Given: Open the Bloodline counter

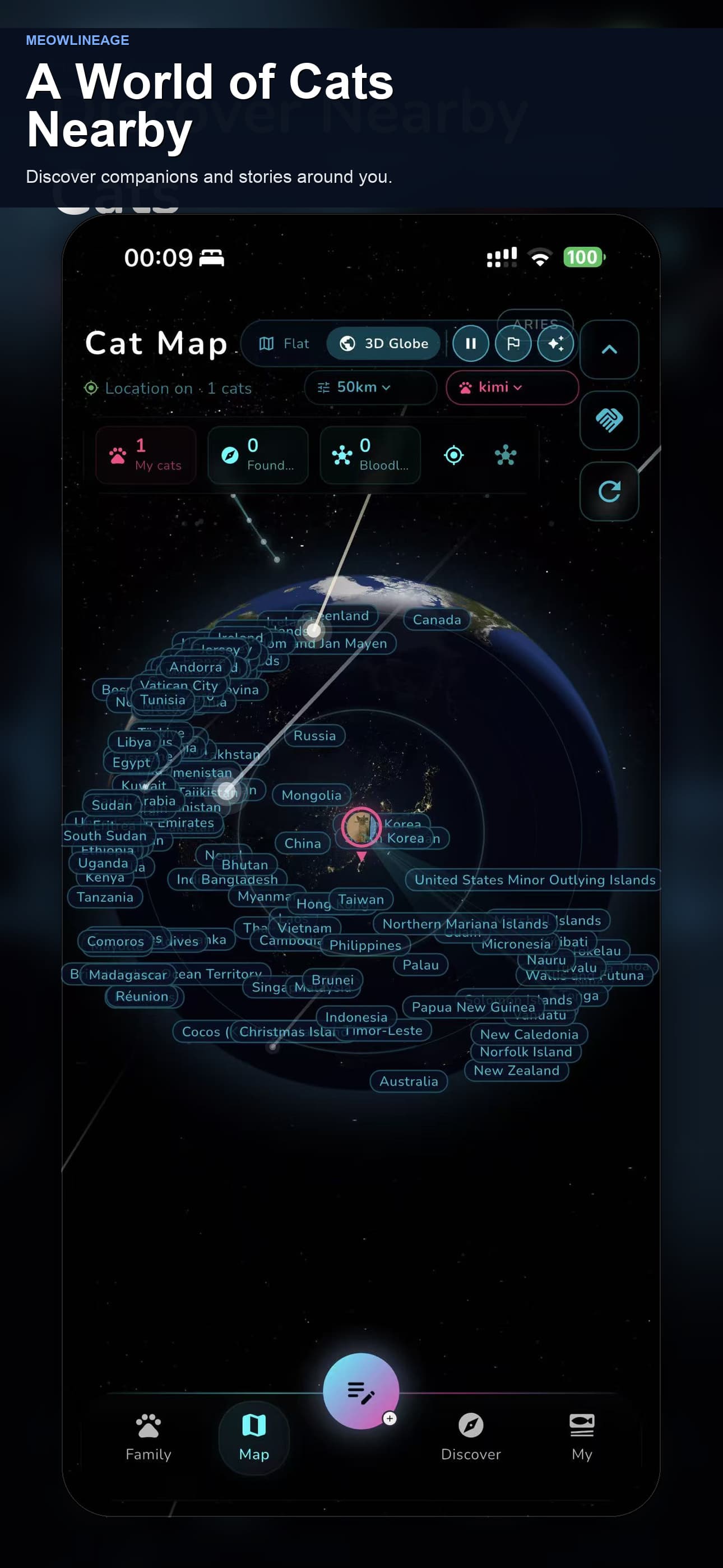Looking at the screenshot, I should point(370,455).
